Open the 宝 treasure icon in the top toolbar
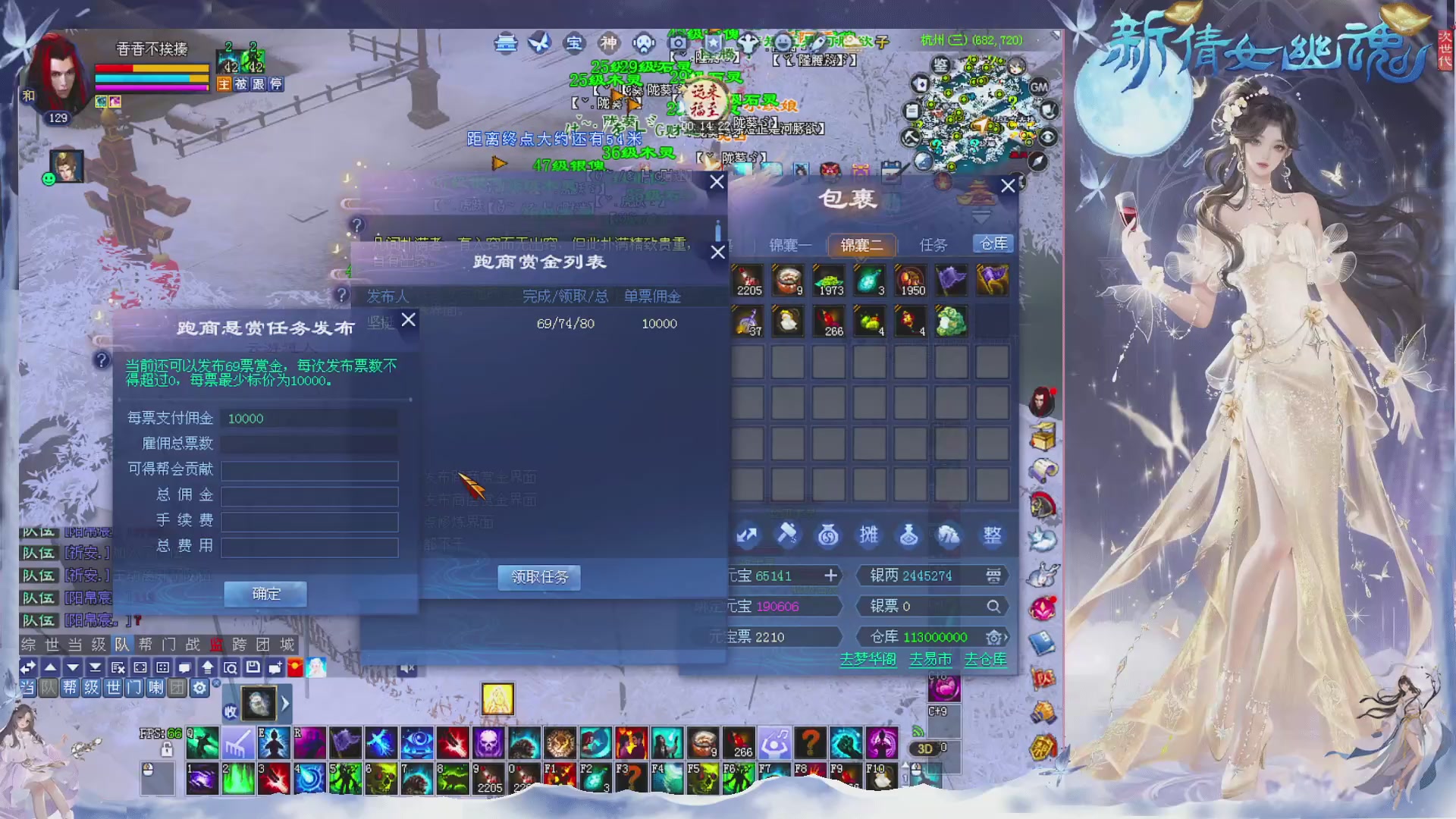1456x819 pixels. click(x=574, y=44)
